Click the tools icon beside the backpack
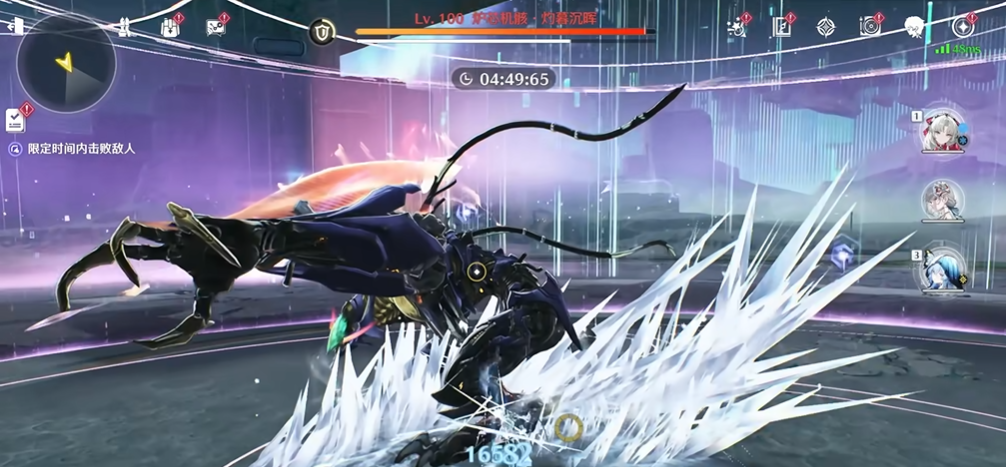Screen dimensions: 1006x467 [x=125, y=27]
